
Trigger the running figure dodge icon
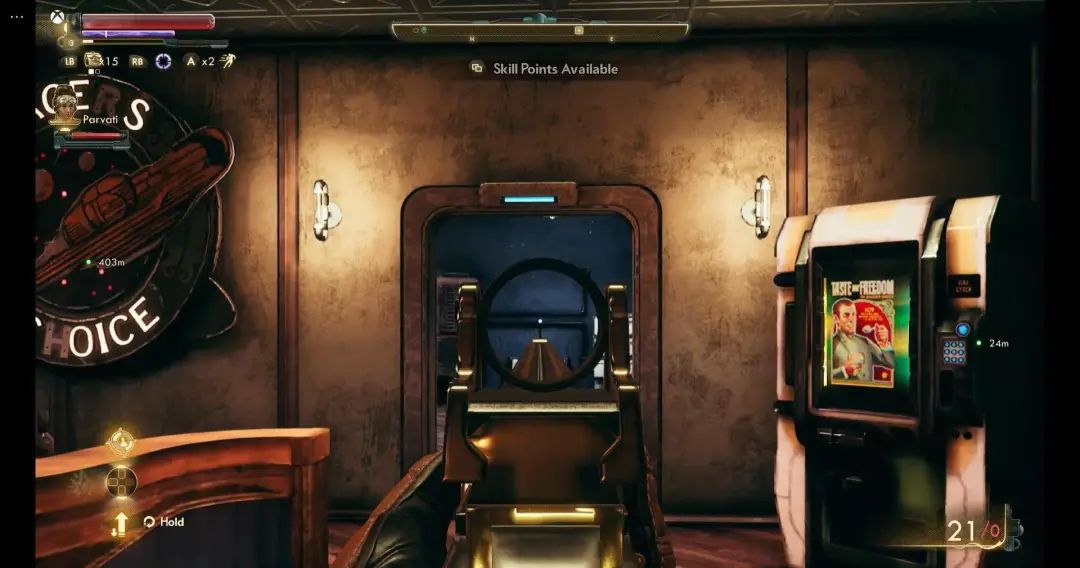pyautogui.click(x=228, y=61)
